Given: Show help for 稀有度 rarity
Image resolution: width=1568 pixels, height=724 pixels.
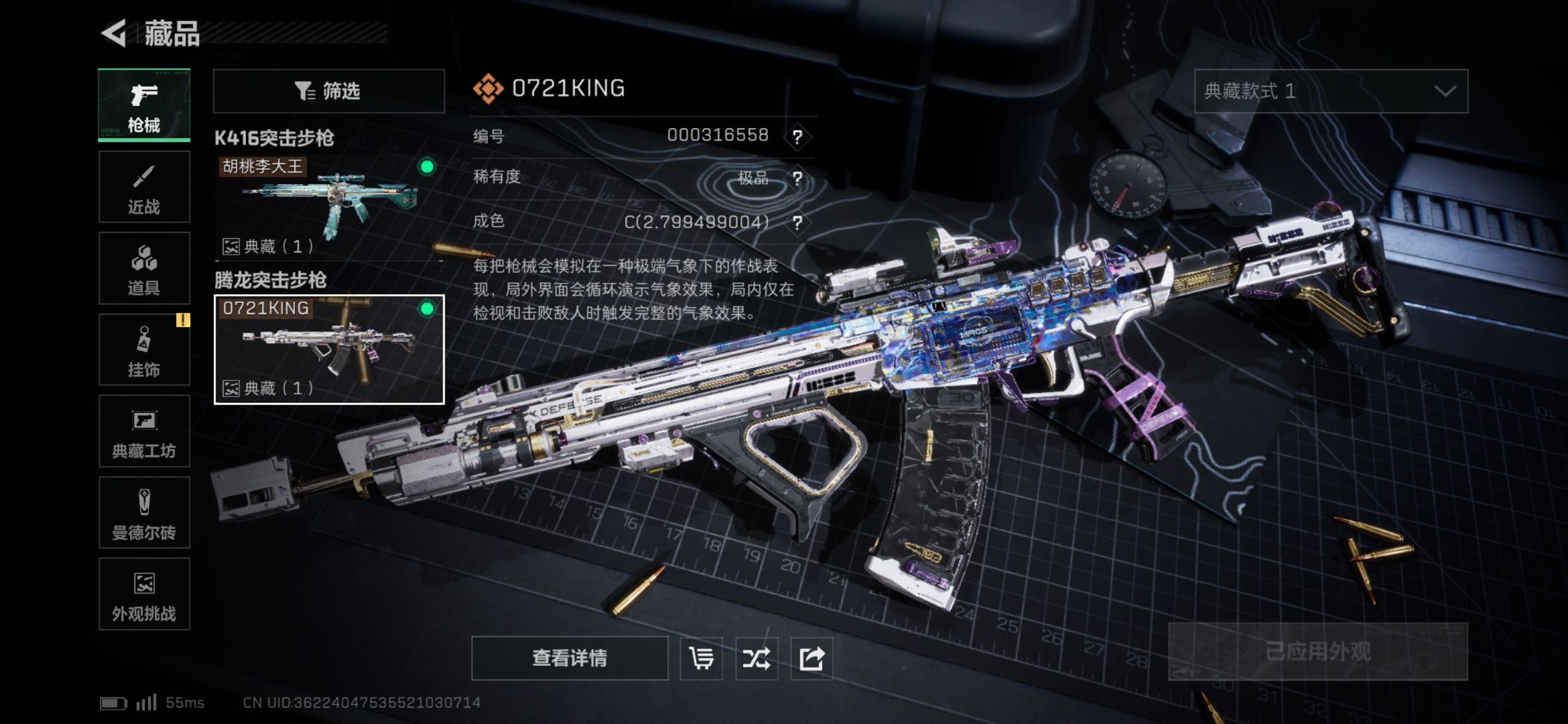Looking at the screenshot, I should click(797, 179).
